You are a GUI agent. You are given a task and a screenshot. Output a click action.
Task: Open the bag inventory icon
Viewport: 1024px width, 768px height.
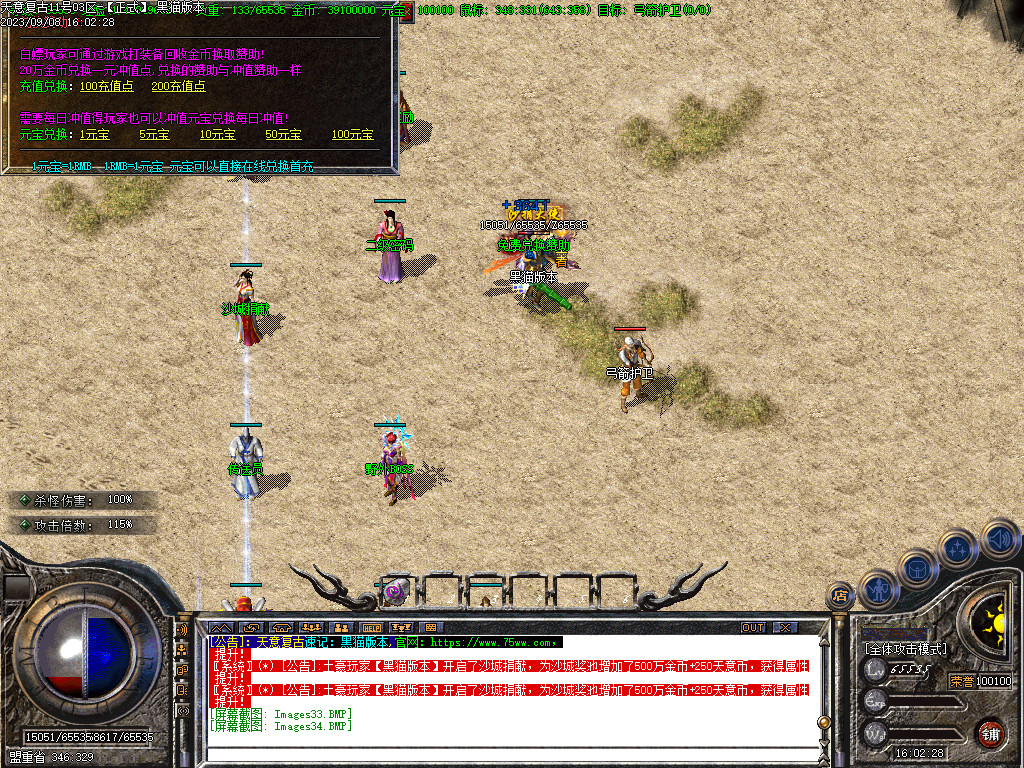click(x=918, y=568)
